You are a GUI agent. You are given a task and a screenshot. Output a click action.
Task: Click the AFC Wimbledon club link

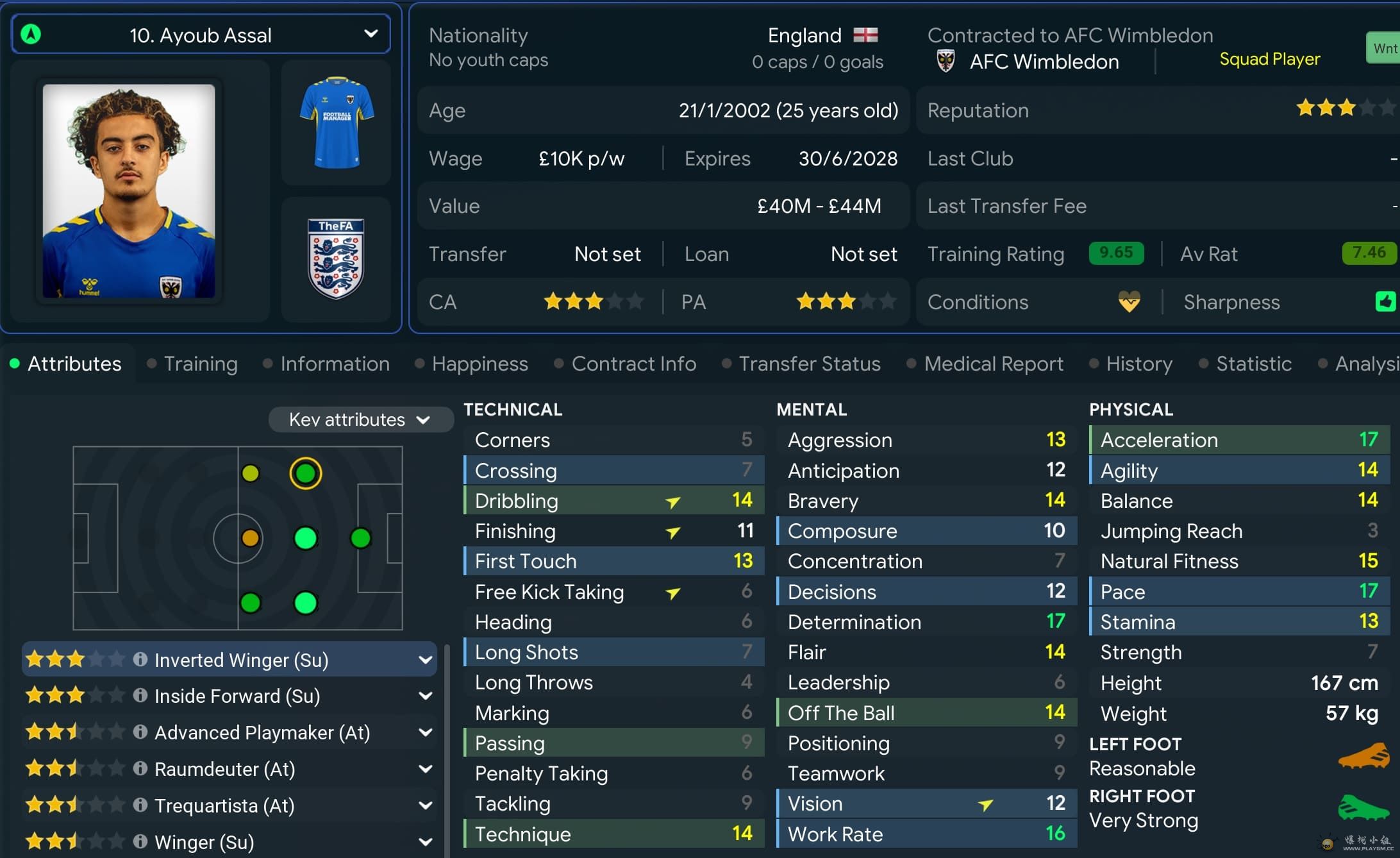click(x=1044, y=62)
